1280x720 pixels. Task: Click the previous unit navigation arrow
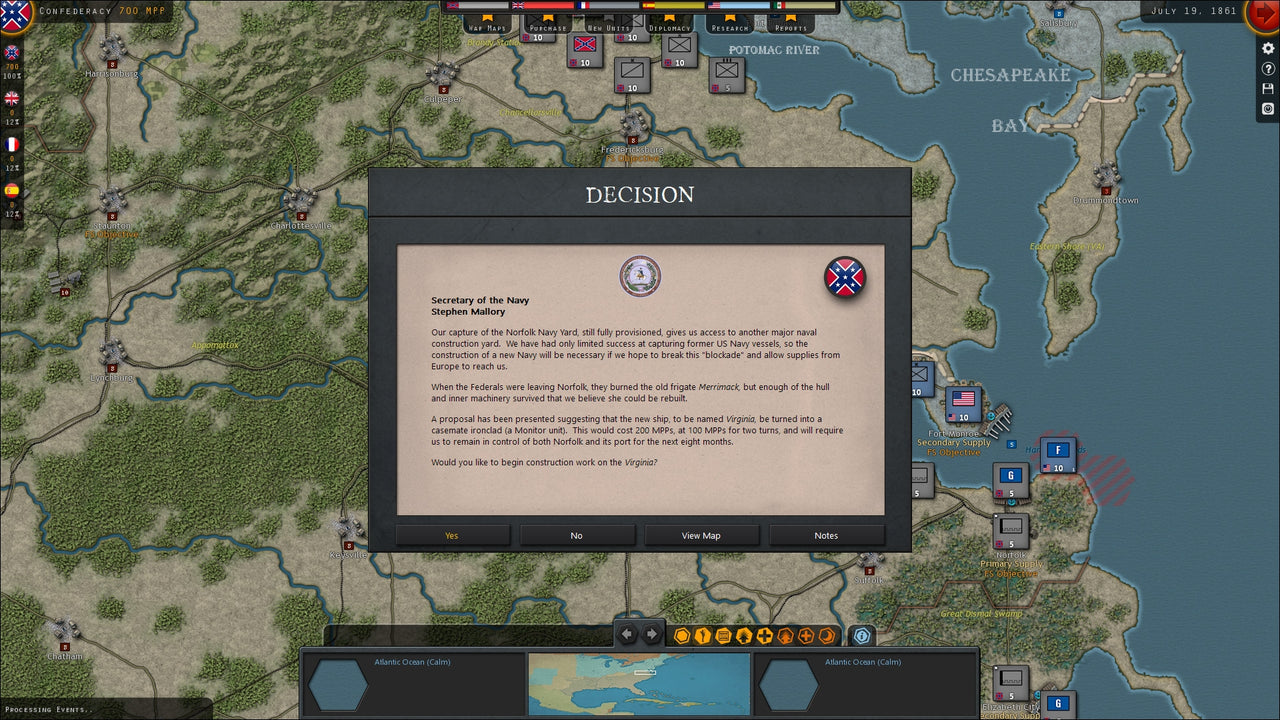626,633
